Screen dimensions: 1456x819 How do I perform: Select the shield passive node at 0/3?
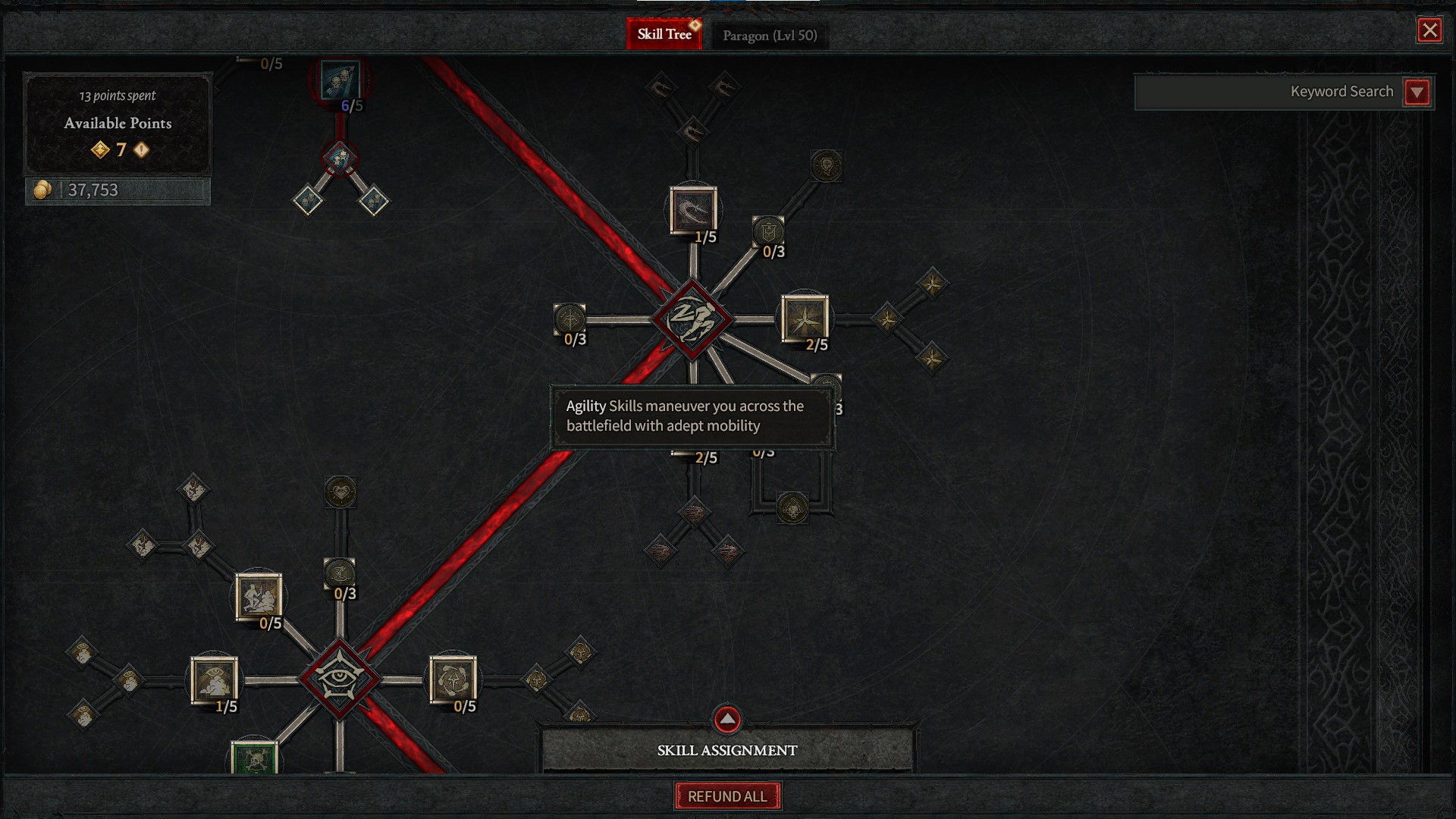[767, 231]
